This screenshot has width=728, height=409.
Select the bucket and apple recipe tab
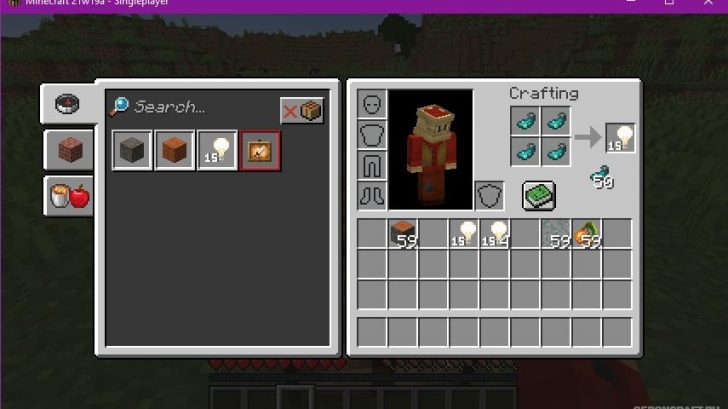pos(69,195)
